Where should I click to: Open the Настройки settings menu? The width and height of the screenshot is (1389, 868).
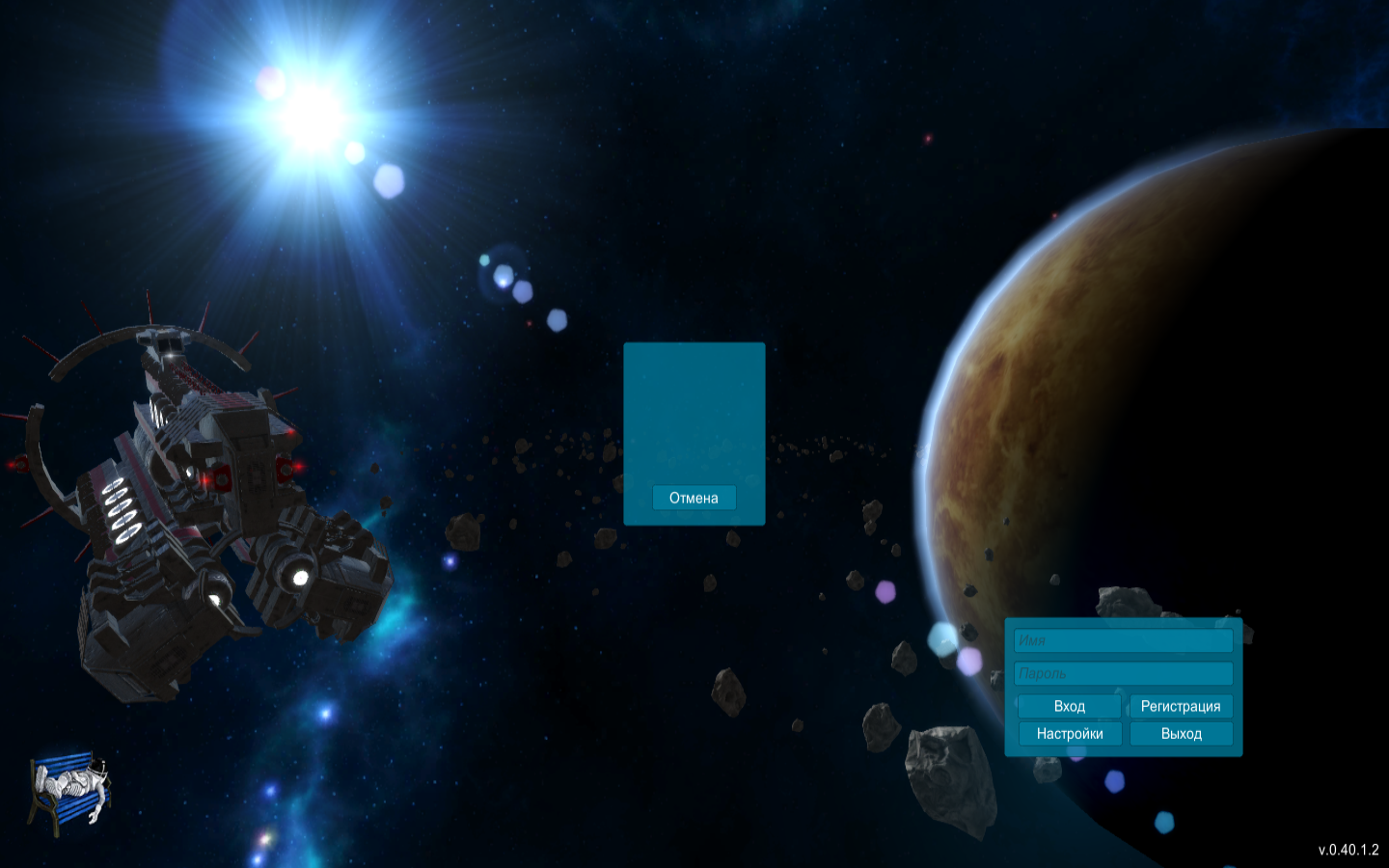pos(1069,734)
